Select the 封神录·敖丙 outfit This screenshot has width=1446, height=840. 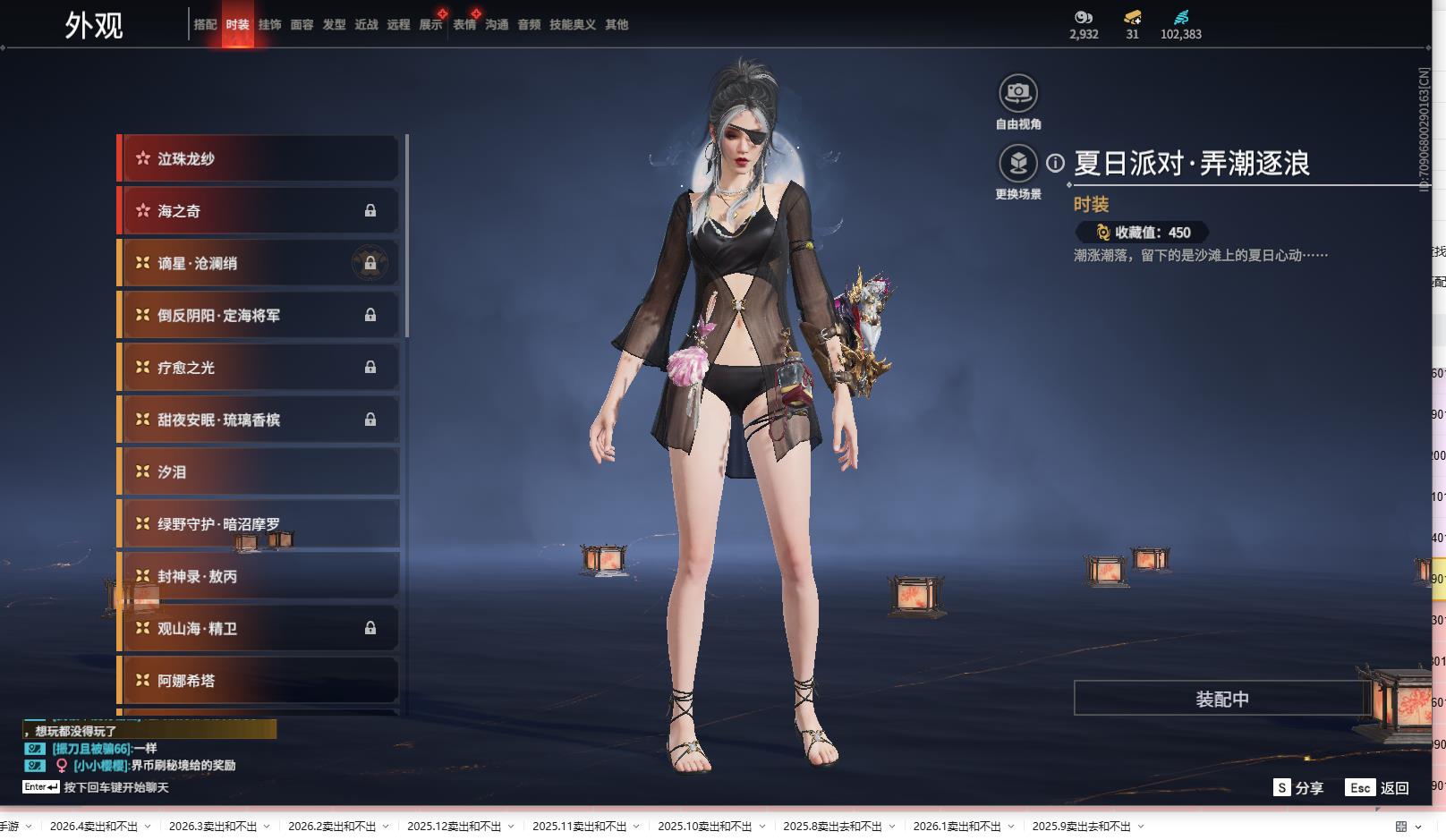[259, 577]
